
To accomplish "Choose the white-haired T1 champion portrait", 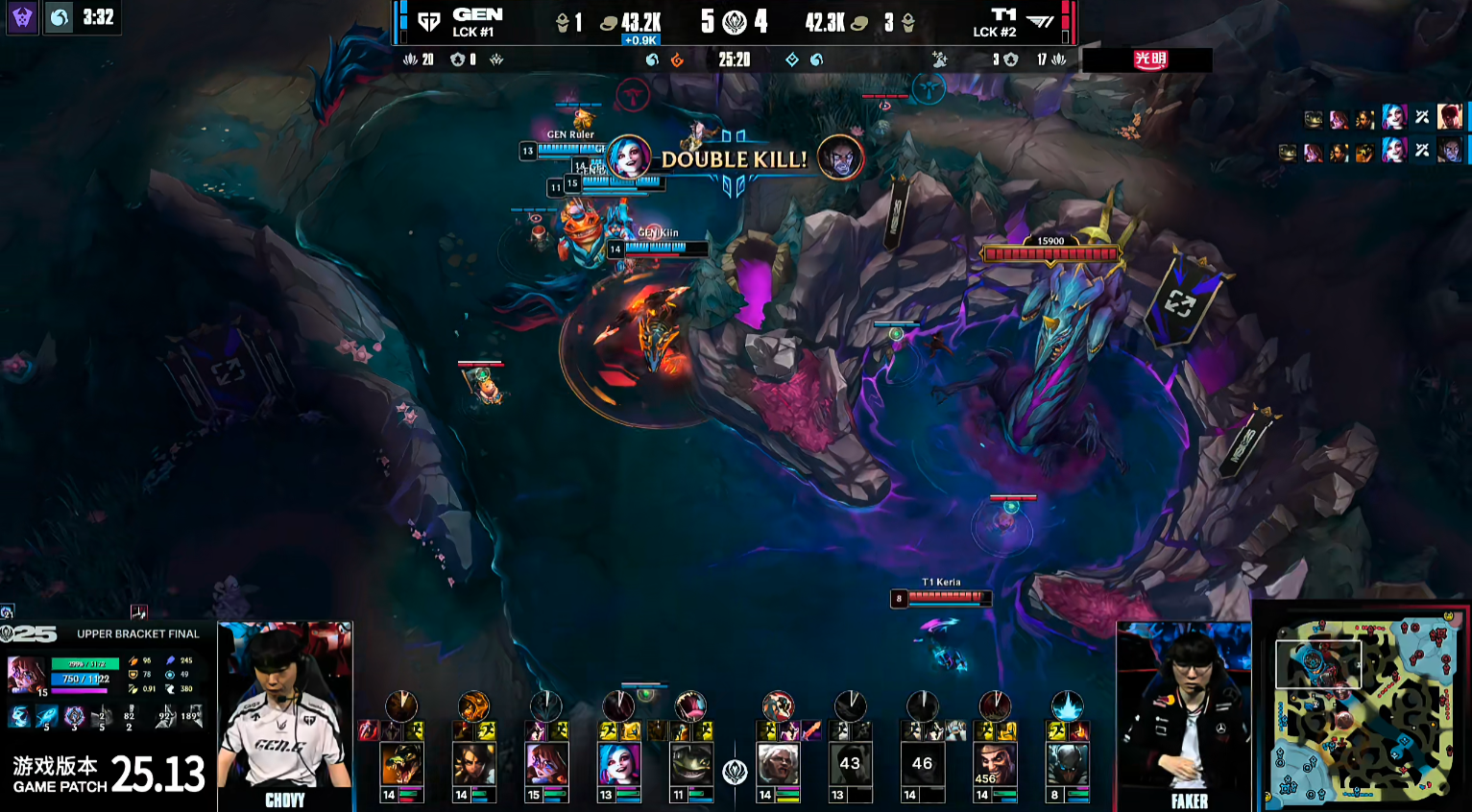I will point(778,765).
